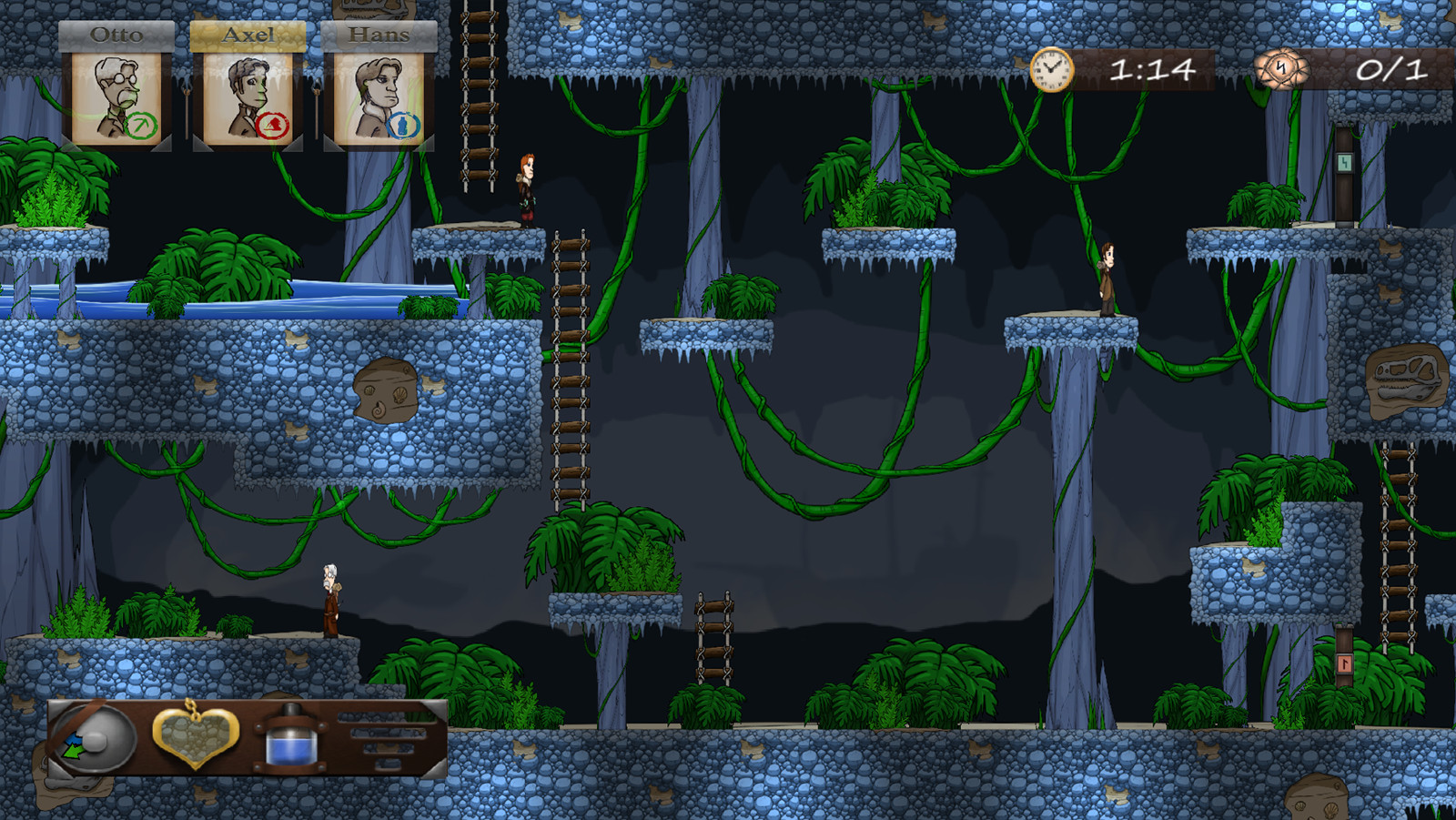This screenshot has width=1456, height=820.
Task: Click the clock icon beside the timer
Action: click(x=1051, y=67)
